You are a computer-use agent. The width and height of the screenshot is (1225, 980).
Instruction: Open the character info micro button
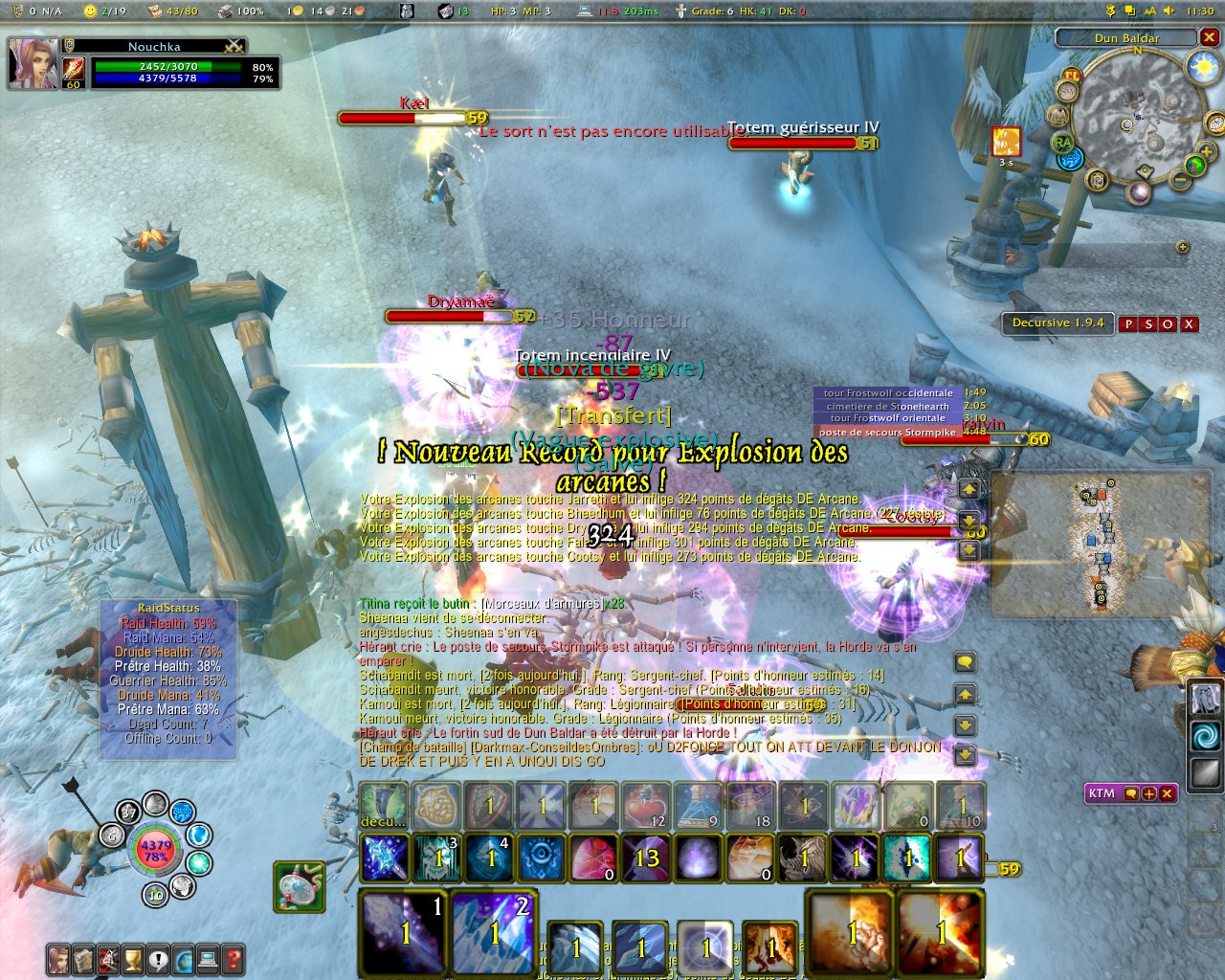click(59, 958)
